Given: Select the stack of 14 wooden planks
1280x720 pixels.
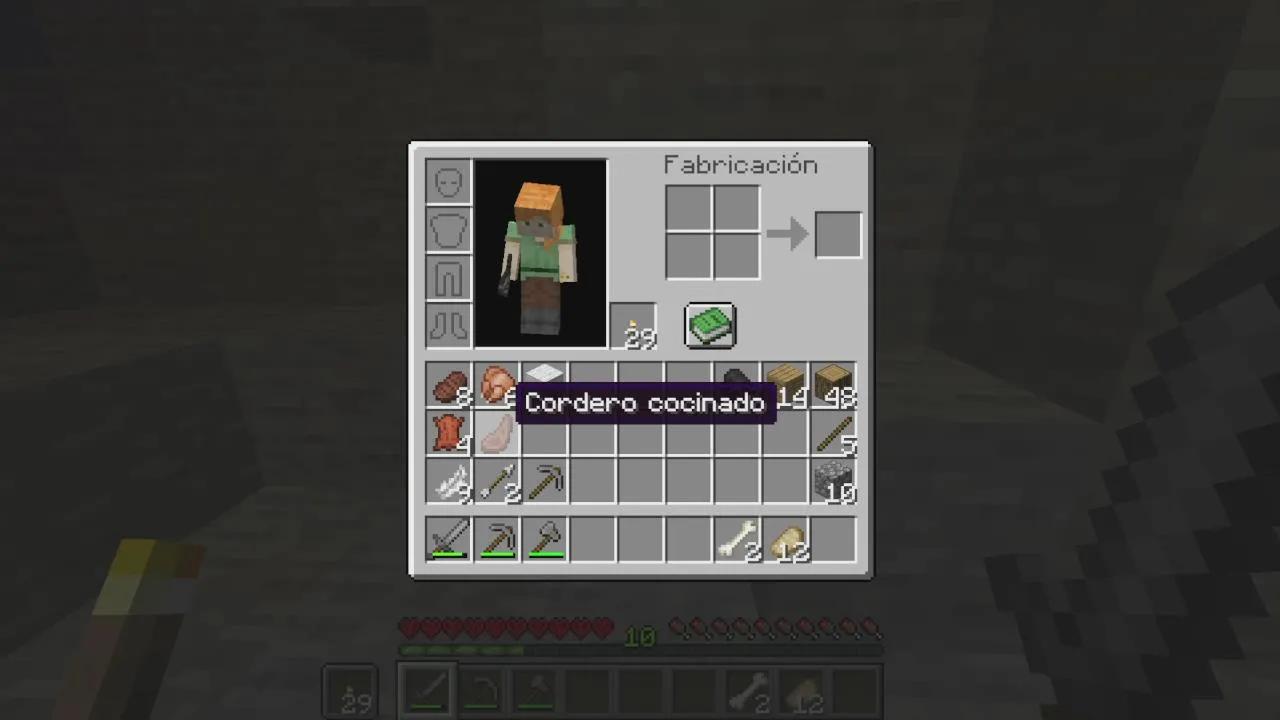Looking at the screenshot, I should 785,387.
